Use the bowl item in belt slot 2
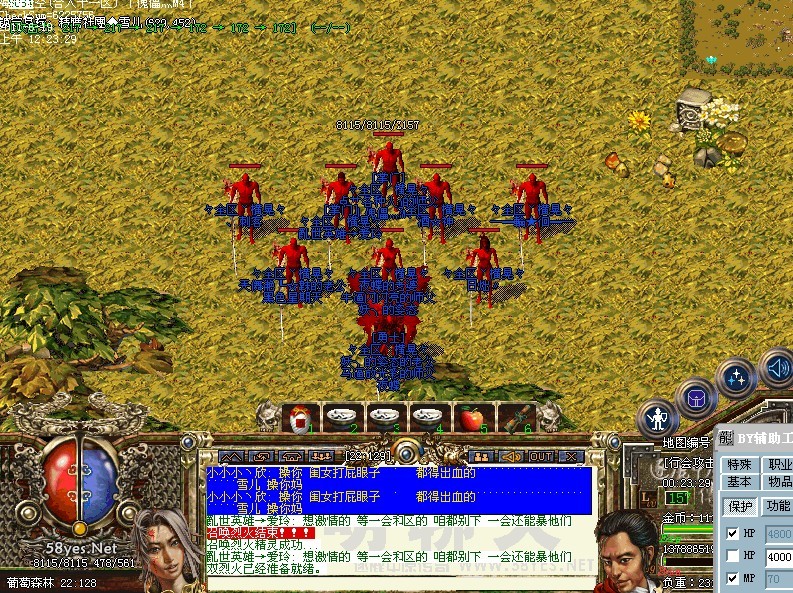This screenshot has width=793, height=593. coord(341,418)
